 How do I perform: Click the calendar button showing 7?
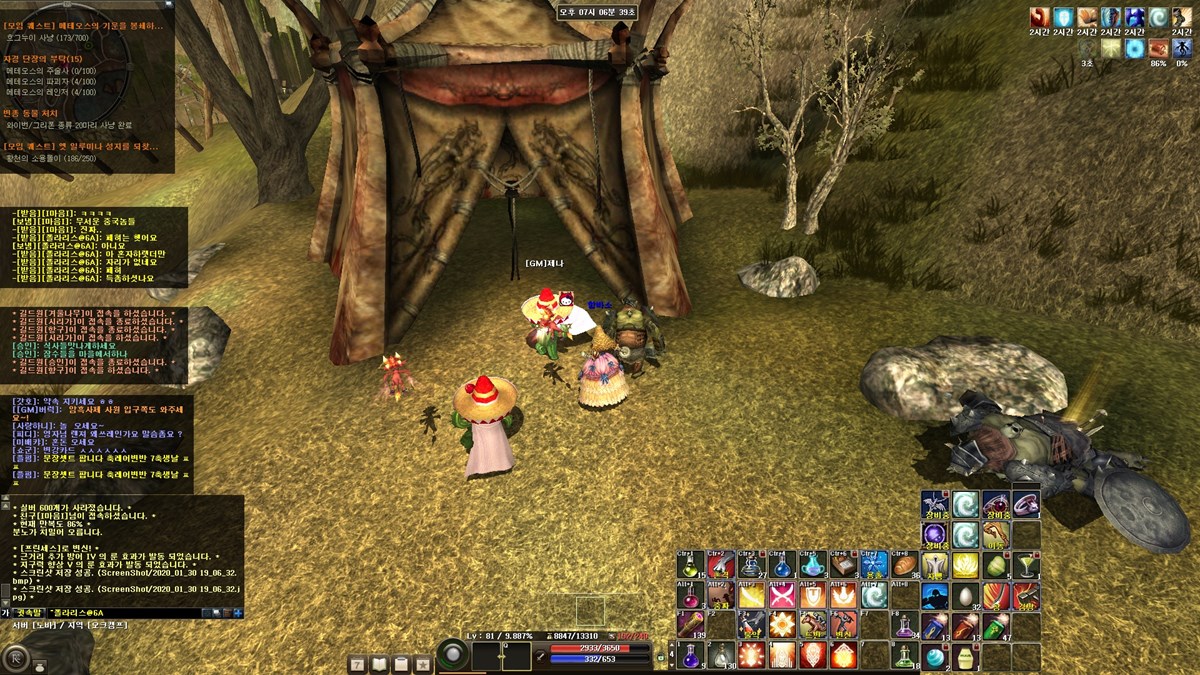357,664
